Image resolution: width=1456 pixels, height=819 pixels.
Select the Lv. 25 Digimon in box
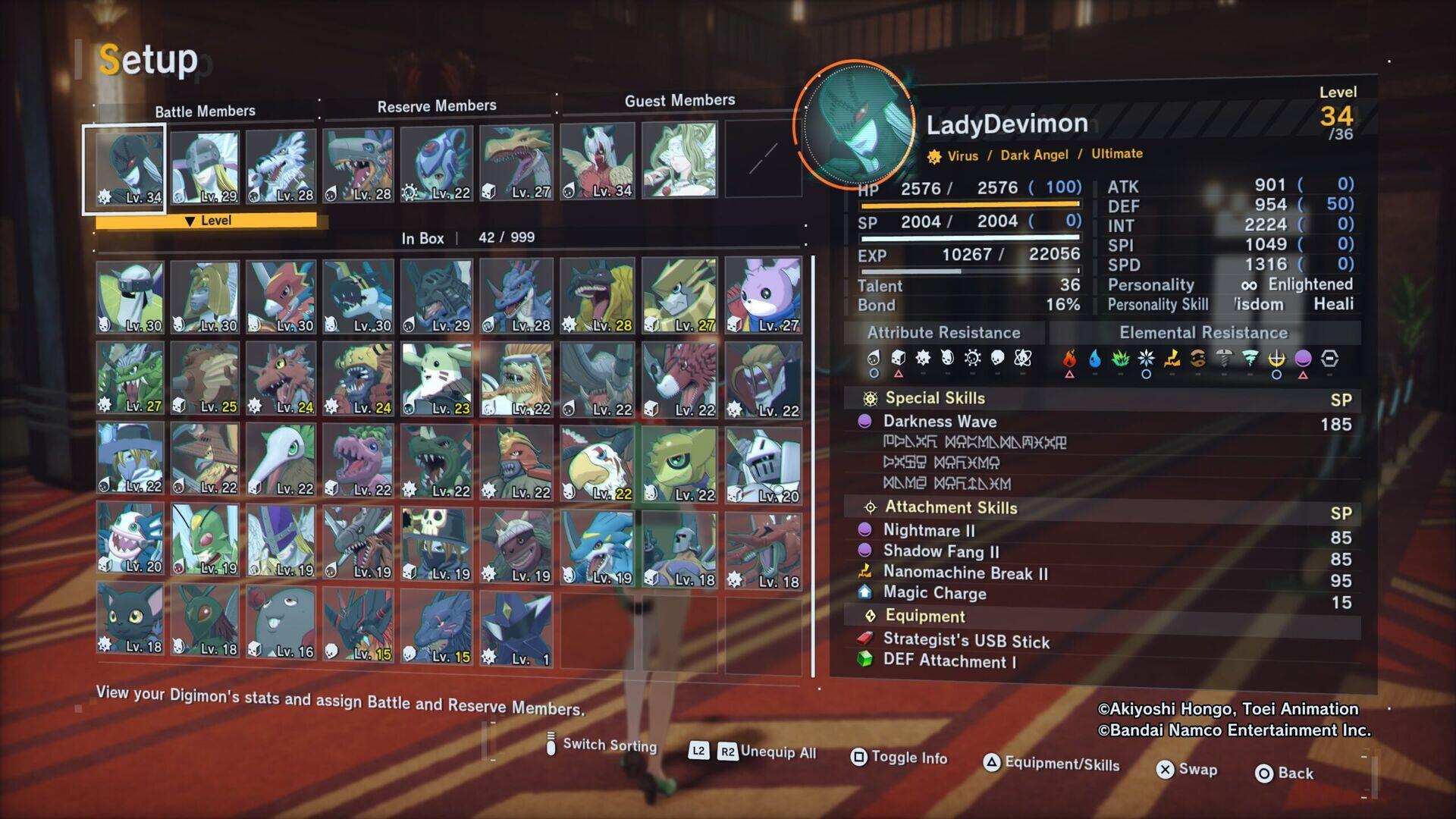205,378
